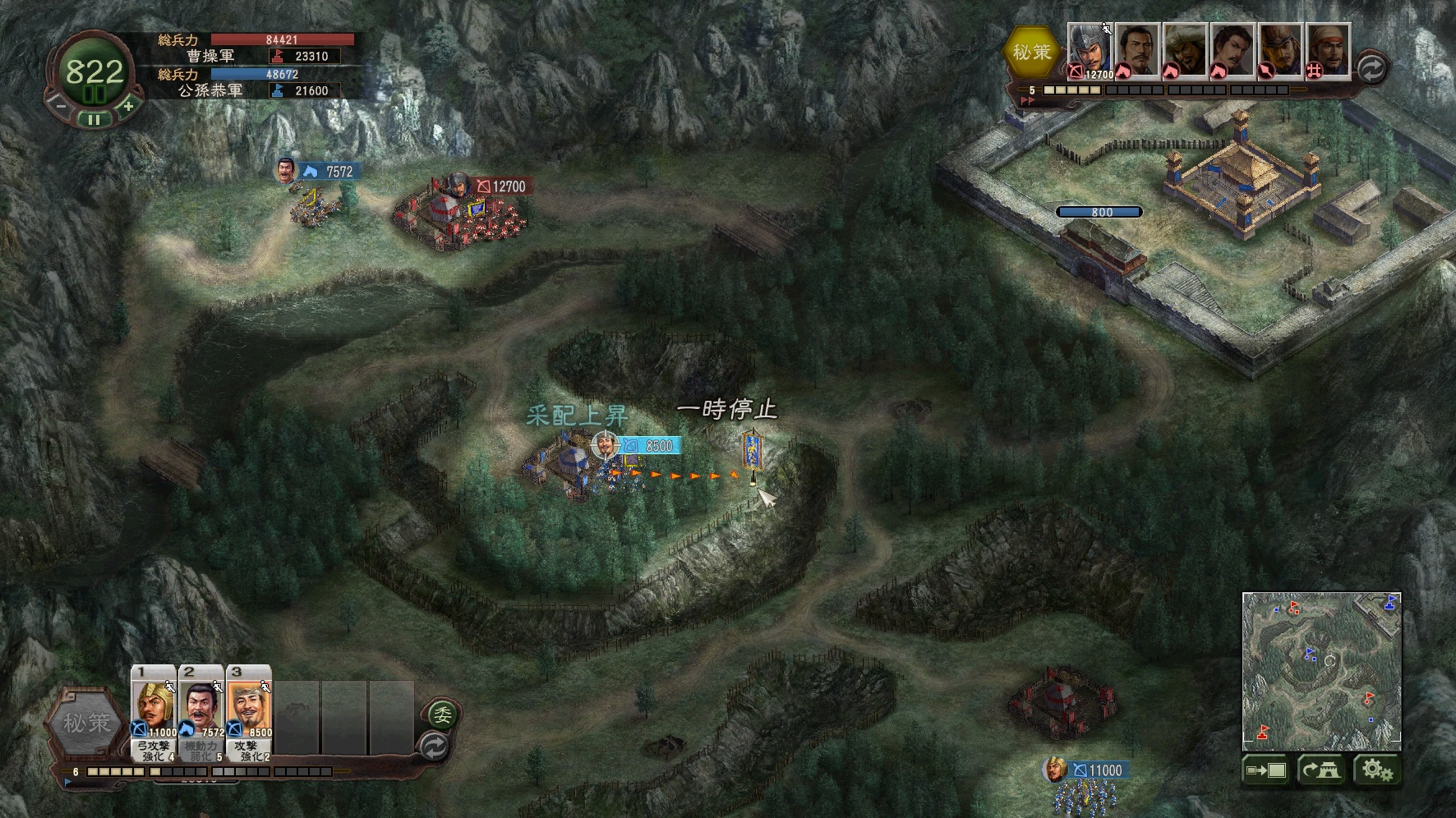
Task: Select the 7572 cavalry unit label
Action: 329,172
